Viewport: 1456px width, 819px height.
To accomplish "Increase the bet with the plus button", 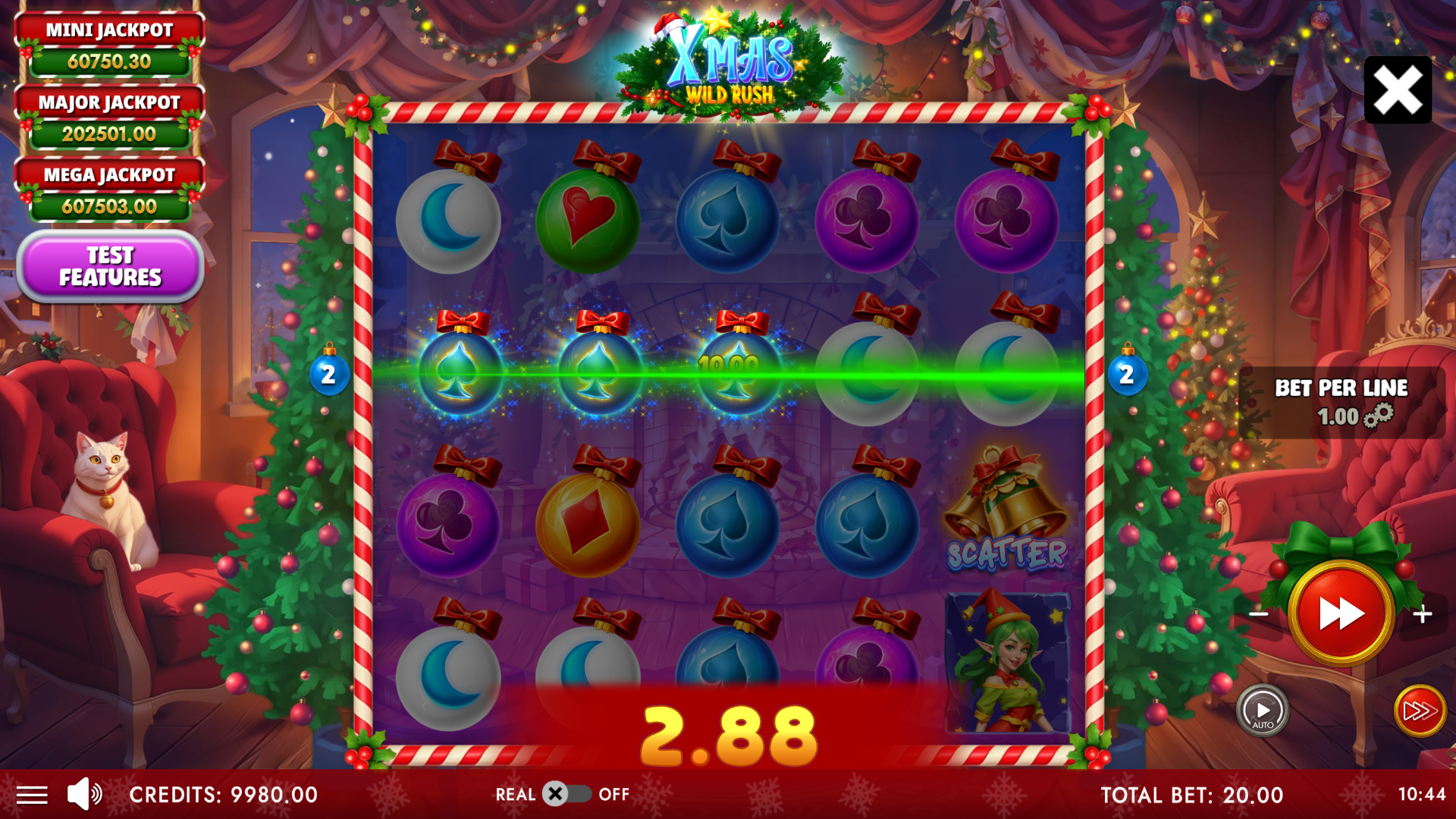I will pyautogui.click(x=1423, y=613).
